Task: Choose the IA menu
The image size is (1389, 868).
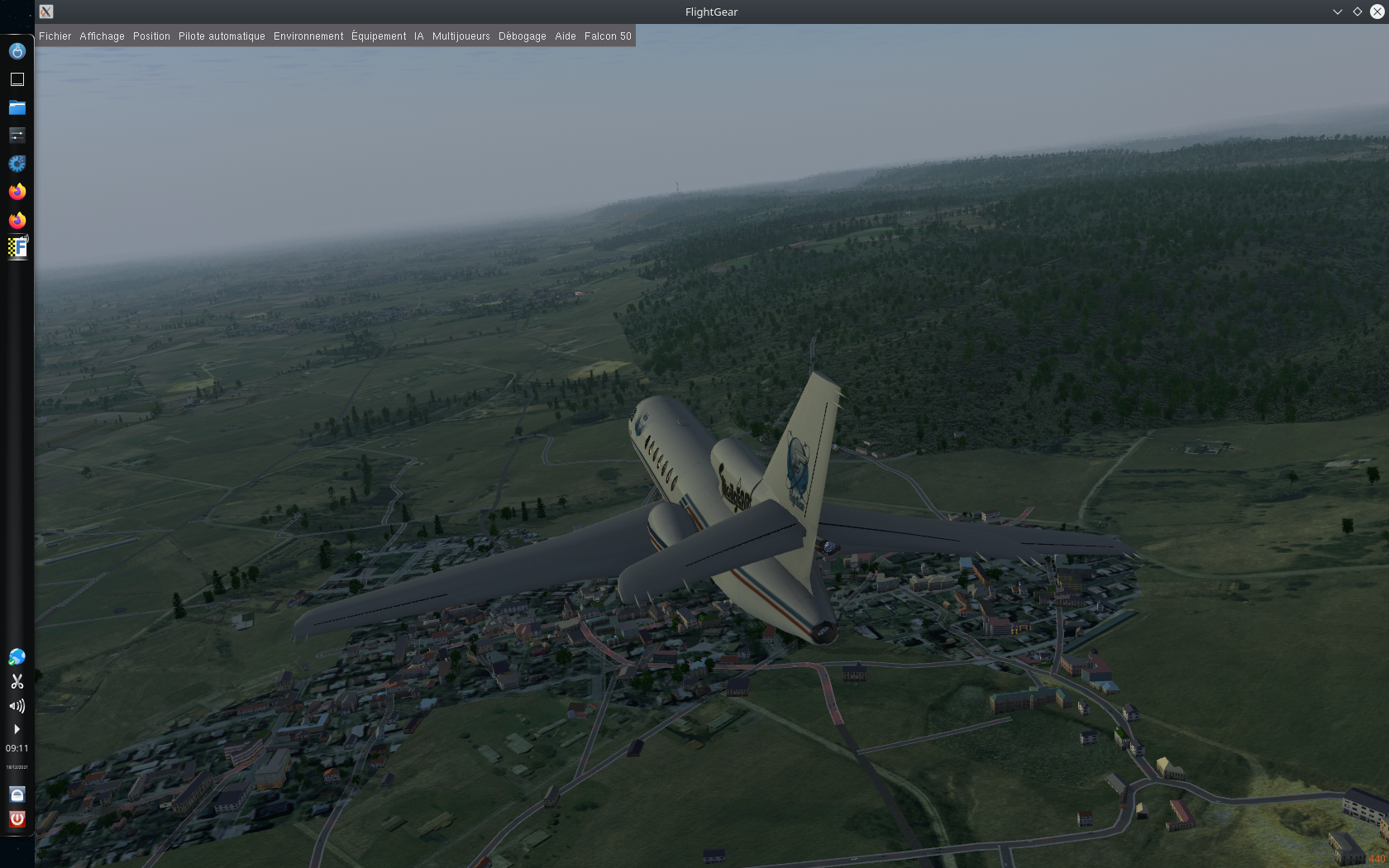Action: 419,36
